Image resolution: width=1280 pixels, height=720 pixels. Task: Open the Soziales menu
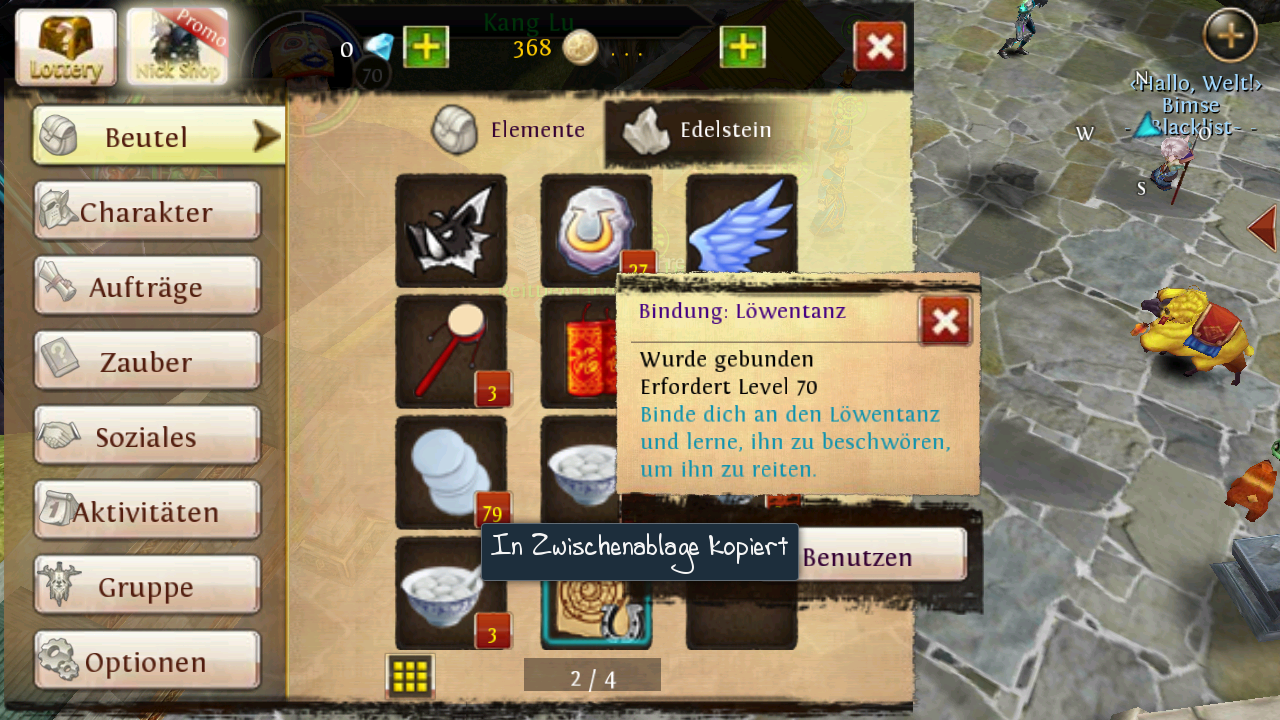pos(147,436)
